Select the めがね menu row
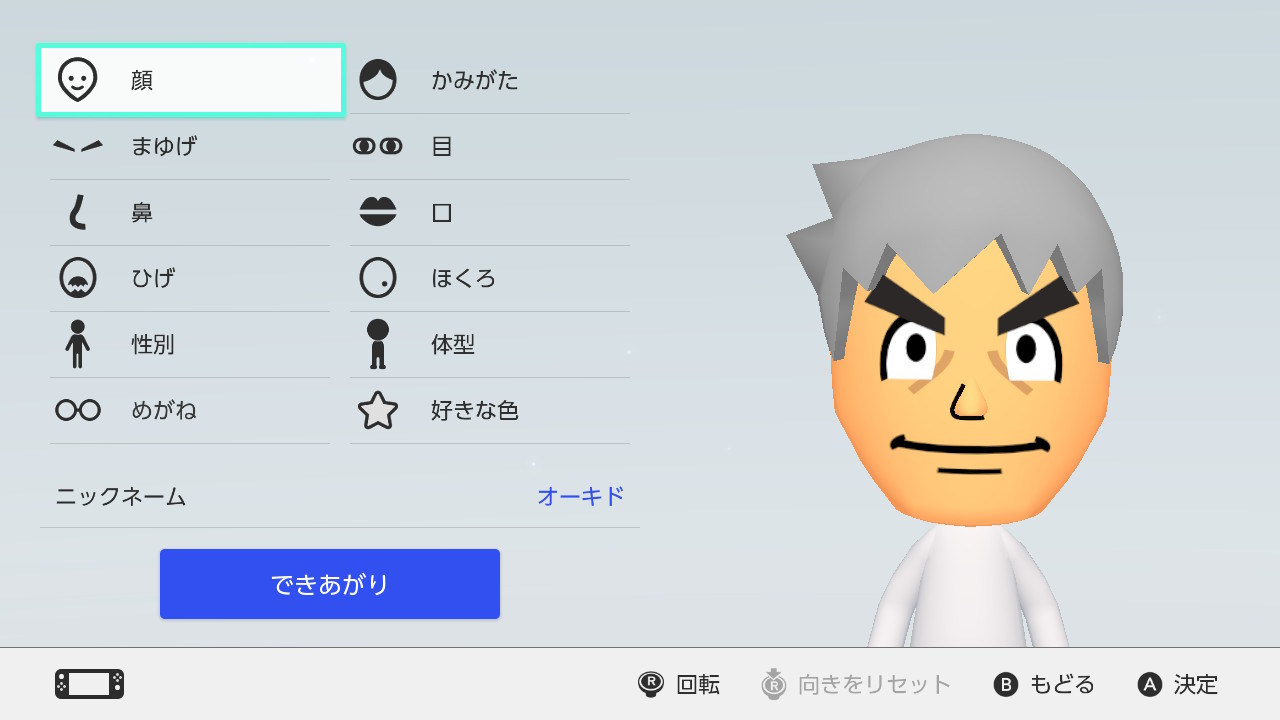This screenshot has height=720, width=1280. 190,410
